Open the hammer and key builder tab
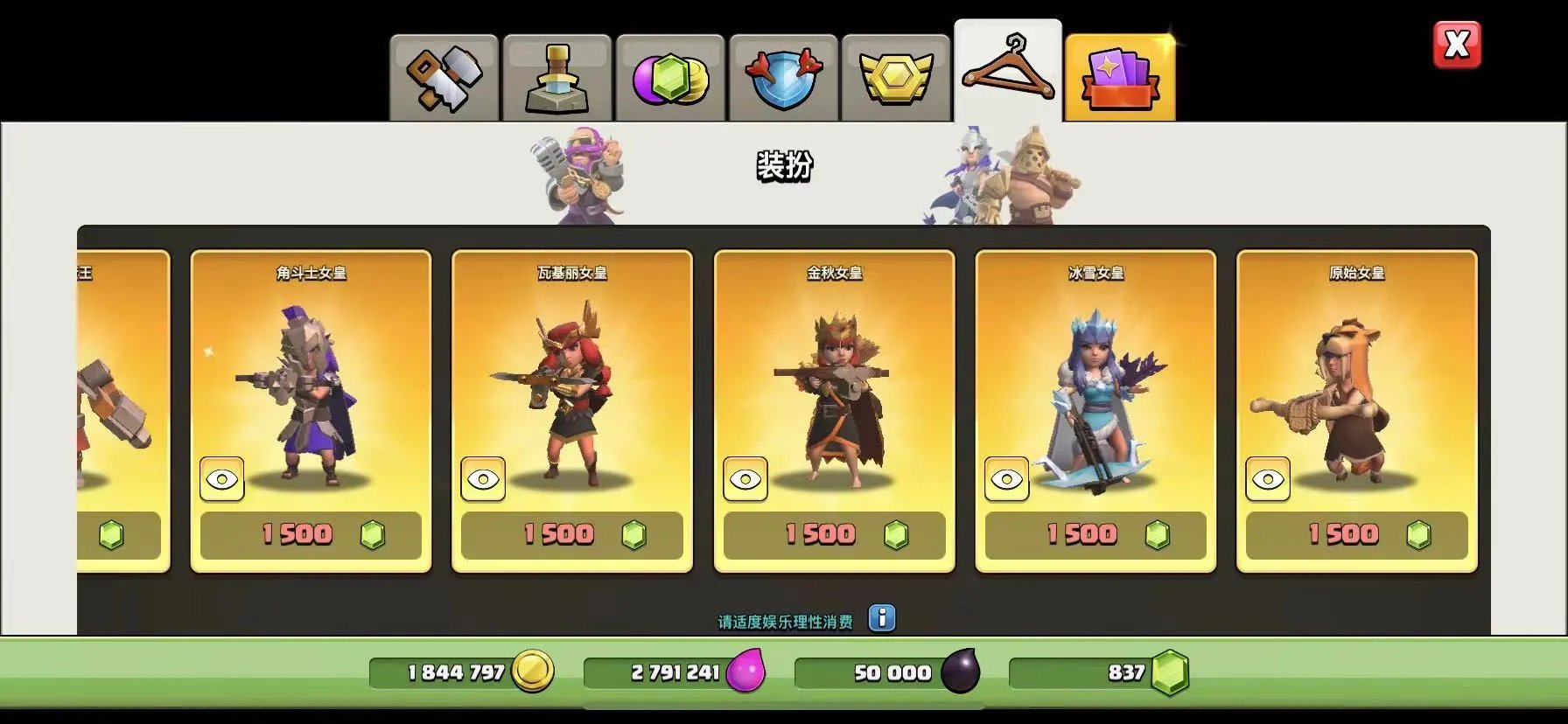1568x724 pixels. [x=444, y=79]
